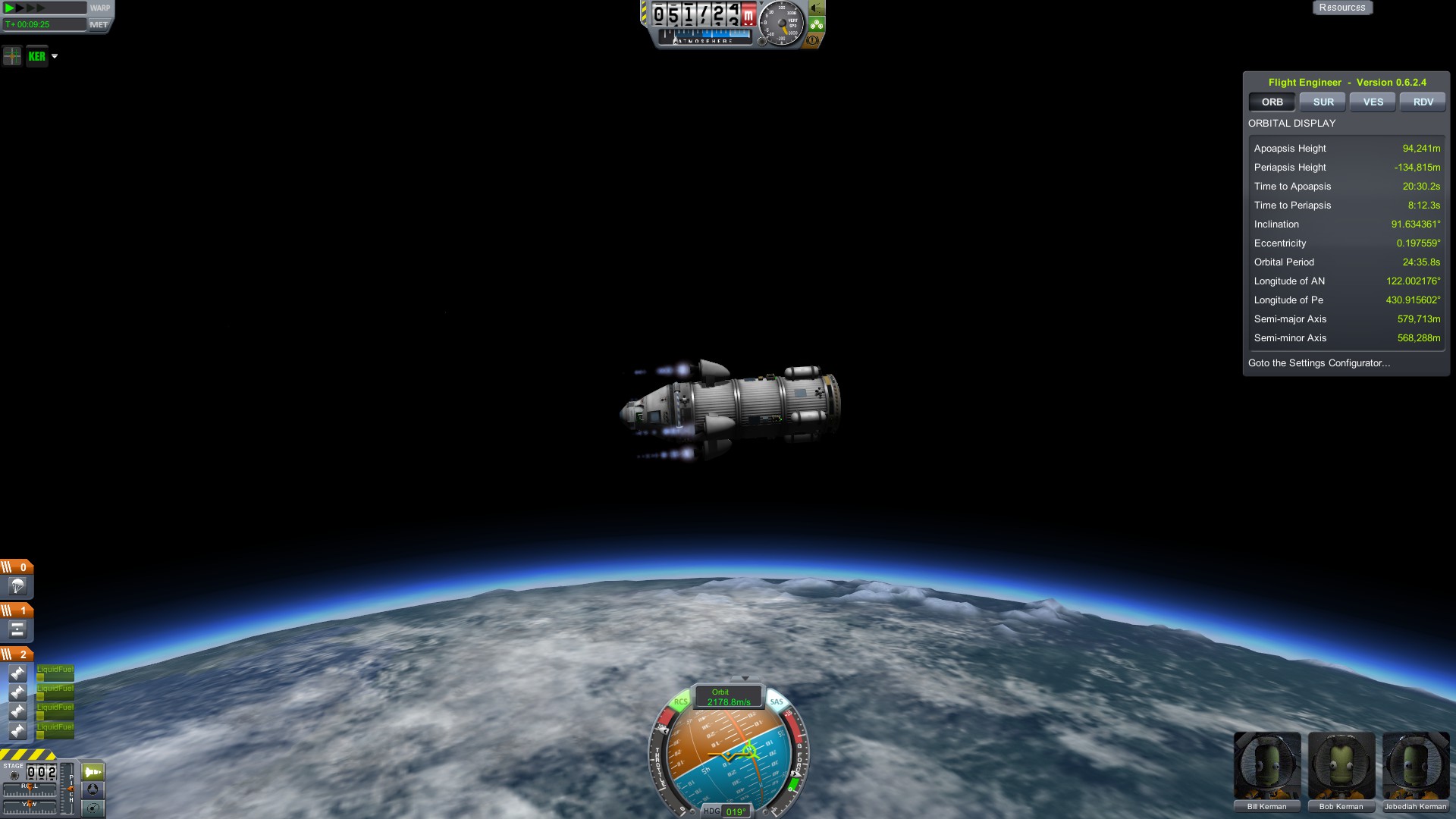Expand the toolbar dropdown arrow beside KER
The image size is (1456, 819).
(55, 56)
